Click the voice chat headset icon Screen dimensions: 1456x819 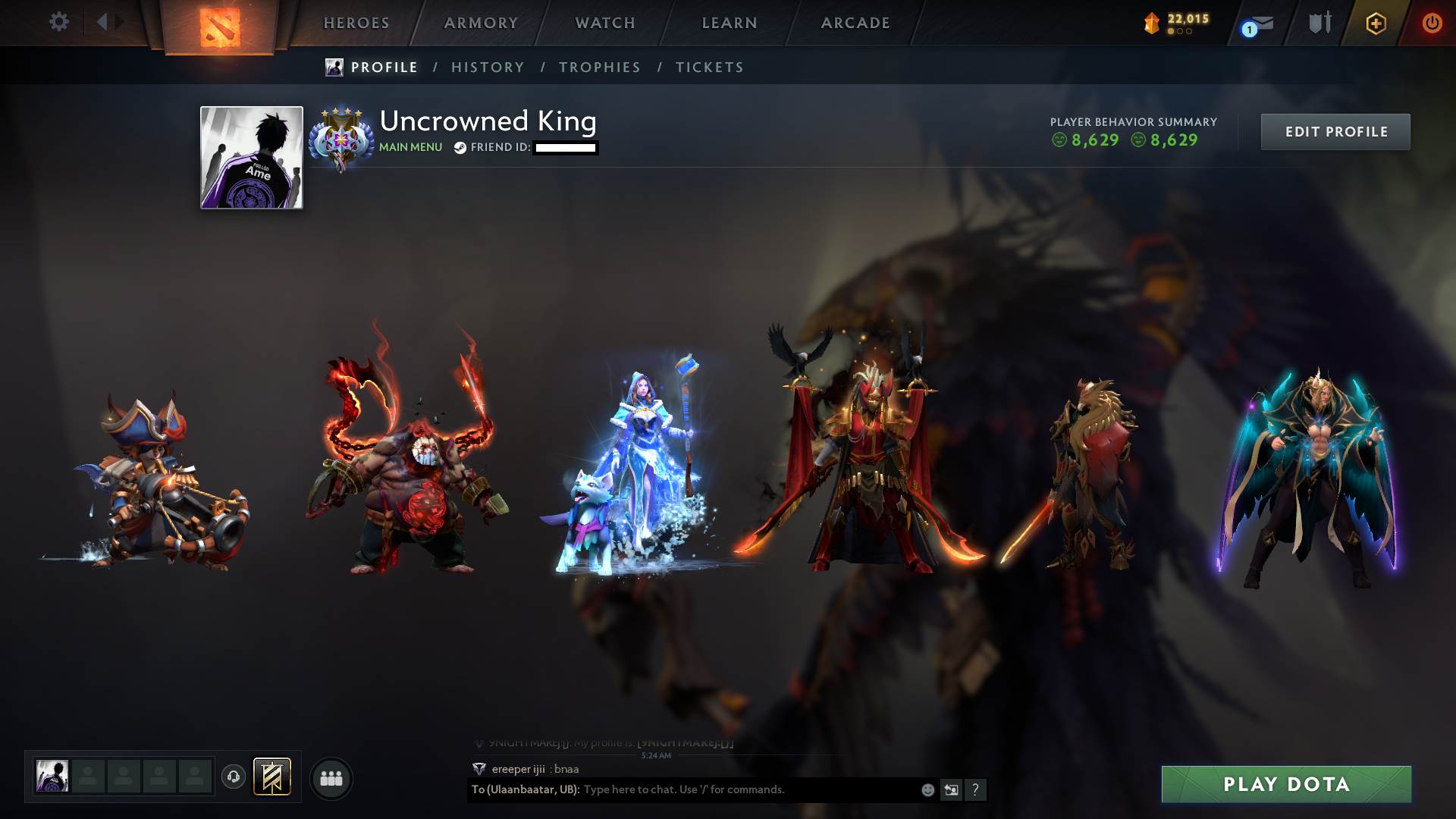coord(233,777)
